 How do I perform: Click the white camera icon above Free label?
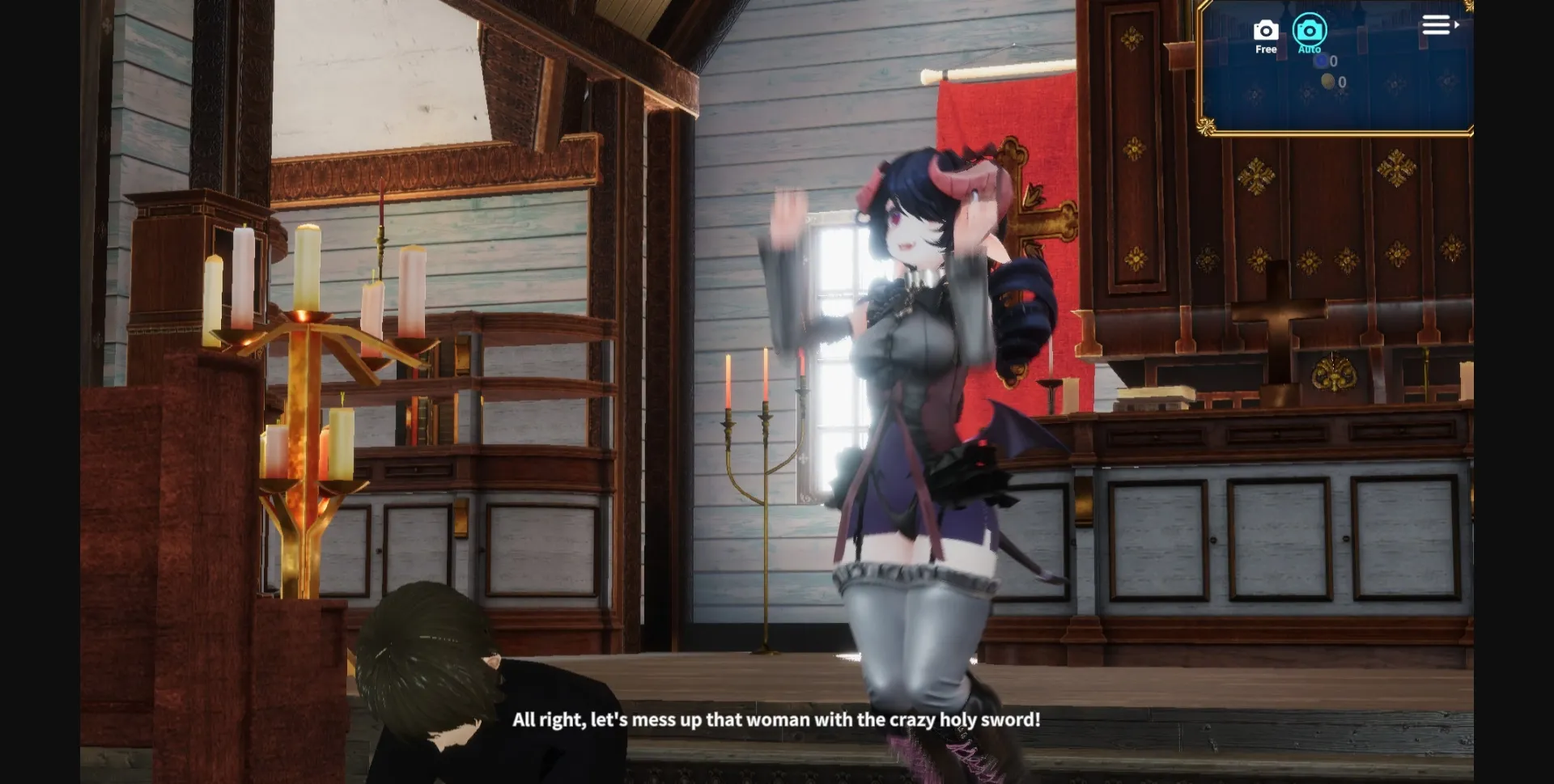pyautogui.click(x=1265, y=31)
